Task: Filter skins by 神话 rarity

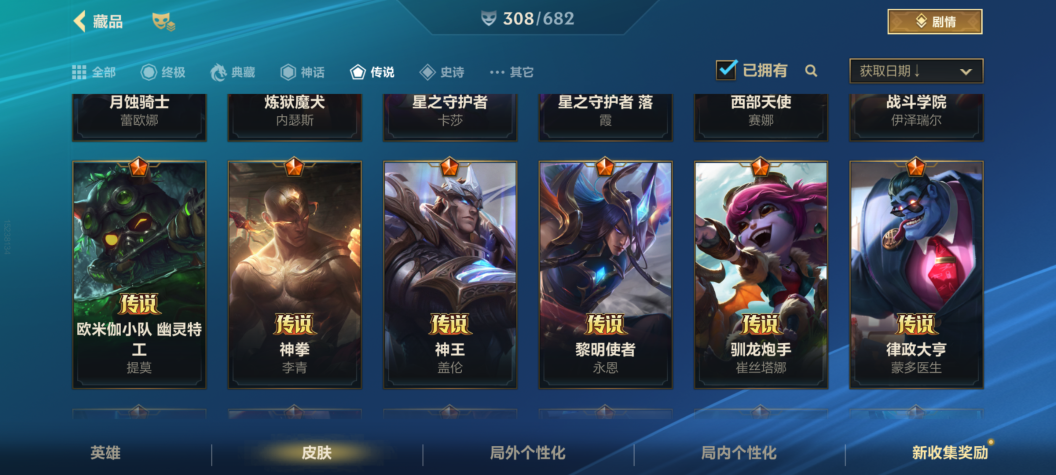Action: 302,72
